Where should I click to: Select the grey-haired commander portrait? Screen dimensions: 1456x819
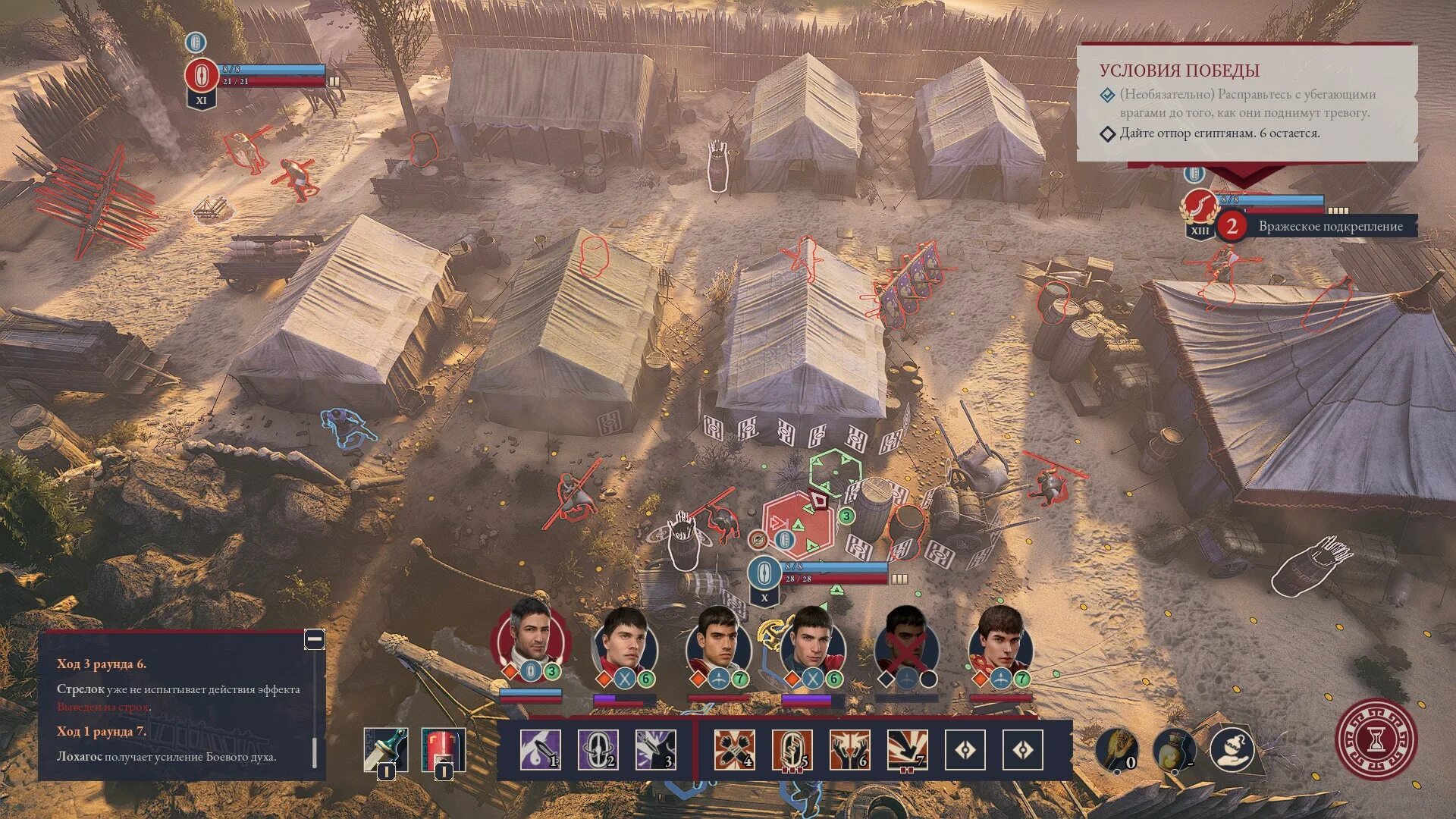point(531,635)
